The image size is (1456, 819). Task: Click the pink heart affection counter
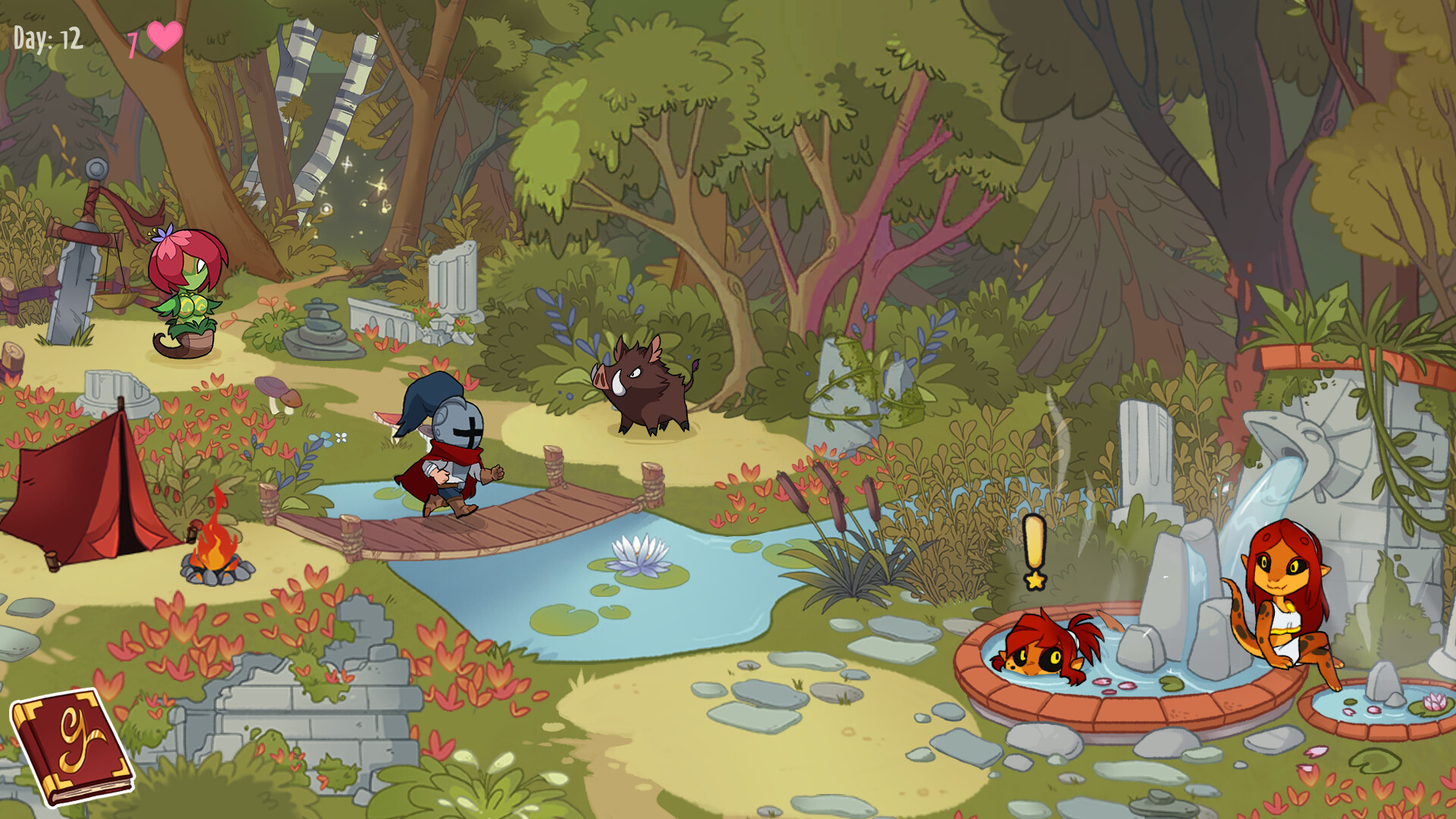[164, 36]
